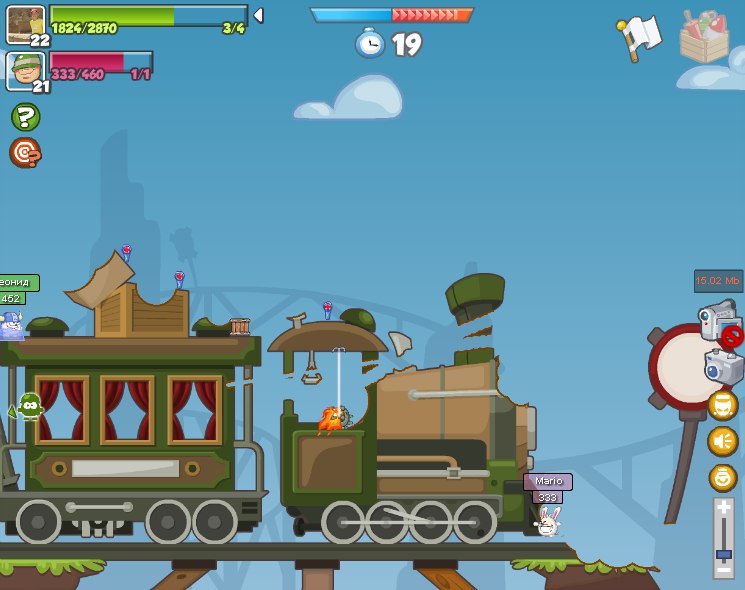Screen dimensions: 745x590
Task: Click the orange target hint button
Action: pos(24,152)
